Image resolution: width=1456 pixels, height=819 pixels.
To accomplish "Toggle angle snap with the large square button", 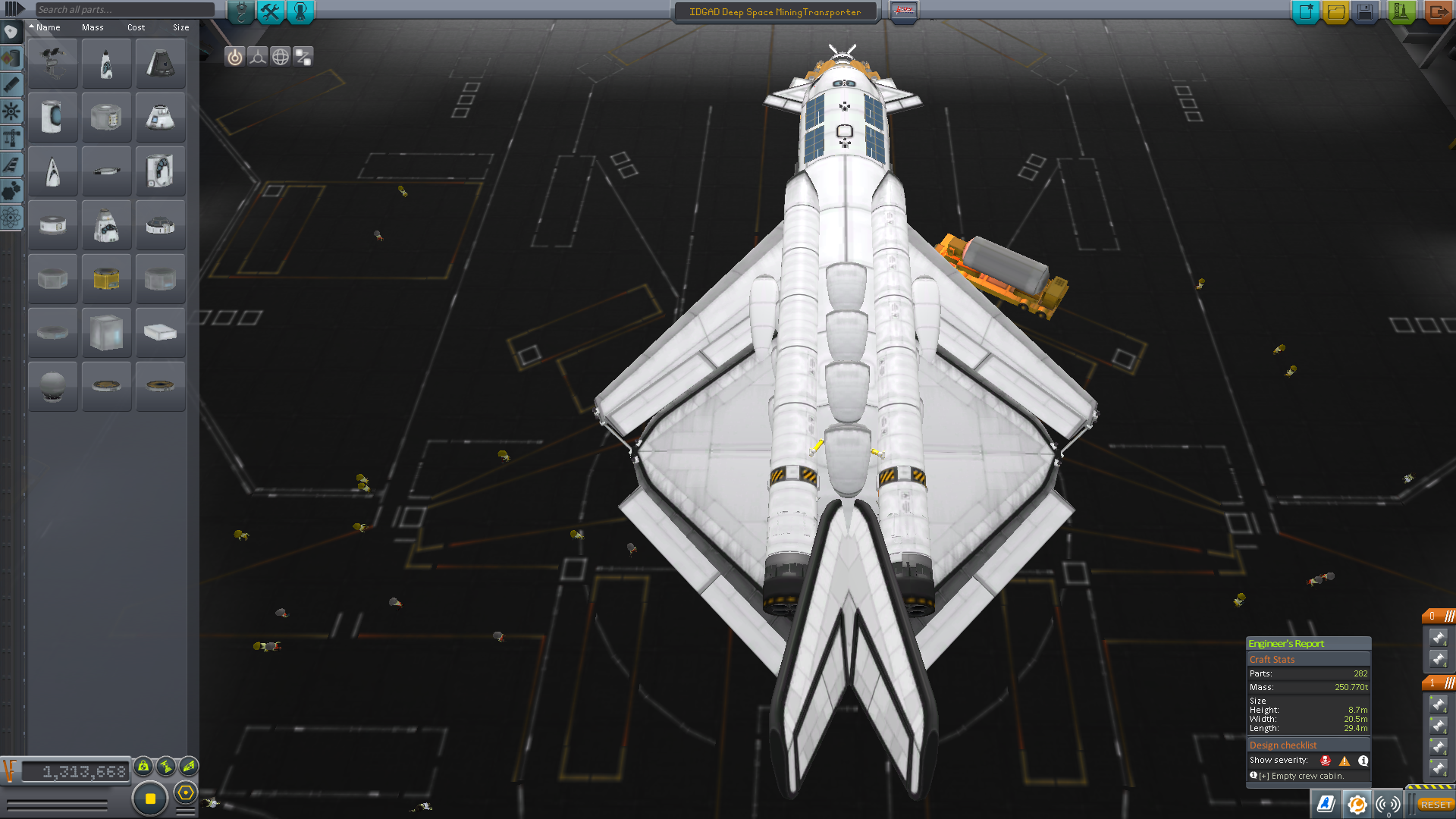I will tap(149, 796).
